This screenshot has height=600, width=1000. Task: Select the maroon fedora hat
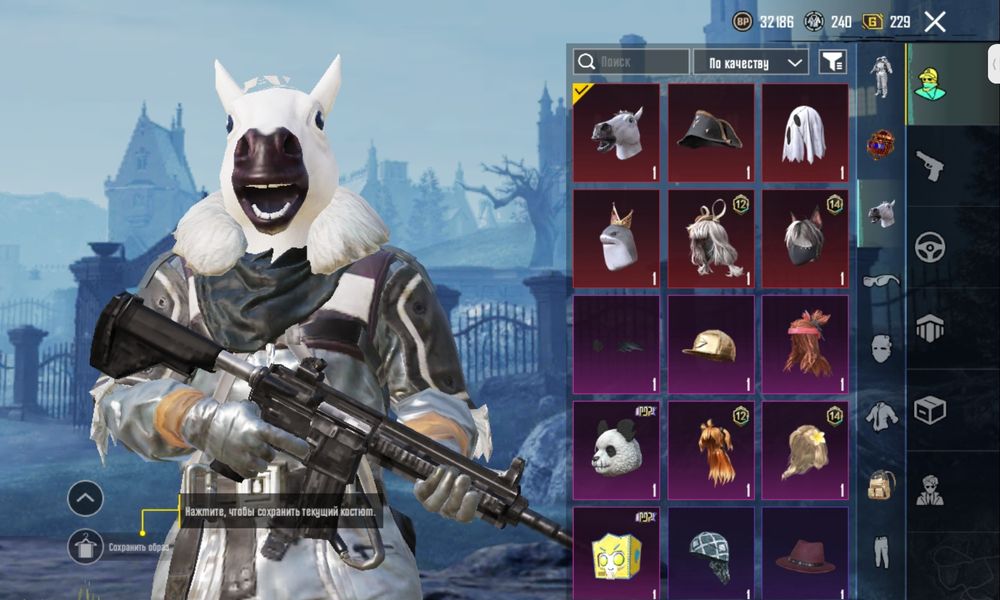tap(805, 553)
